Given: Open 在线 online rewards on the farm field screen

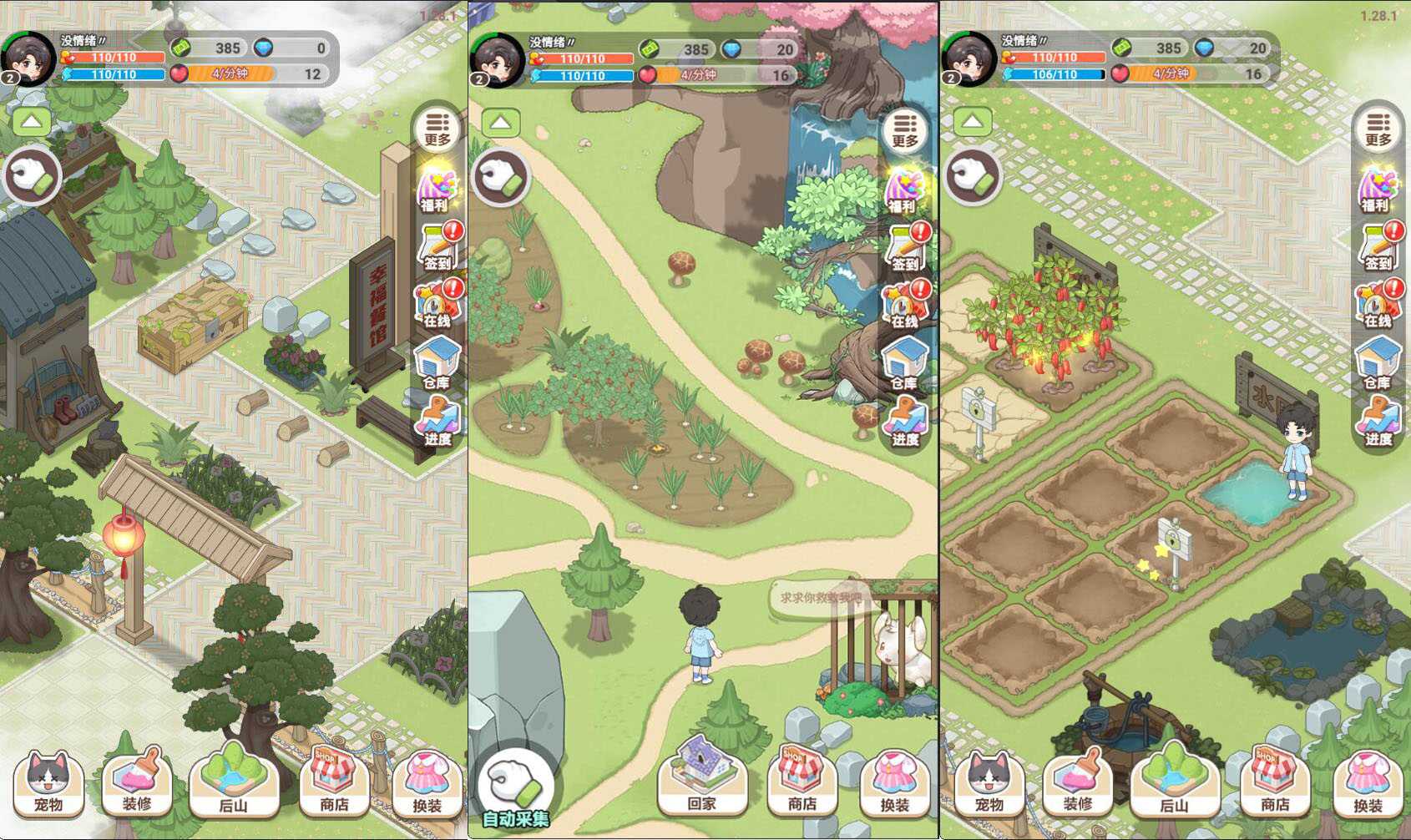Looking at the screenshot, I should 1378,306.
